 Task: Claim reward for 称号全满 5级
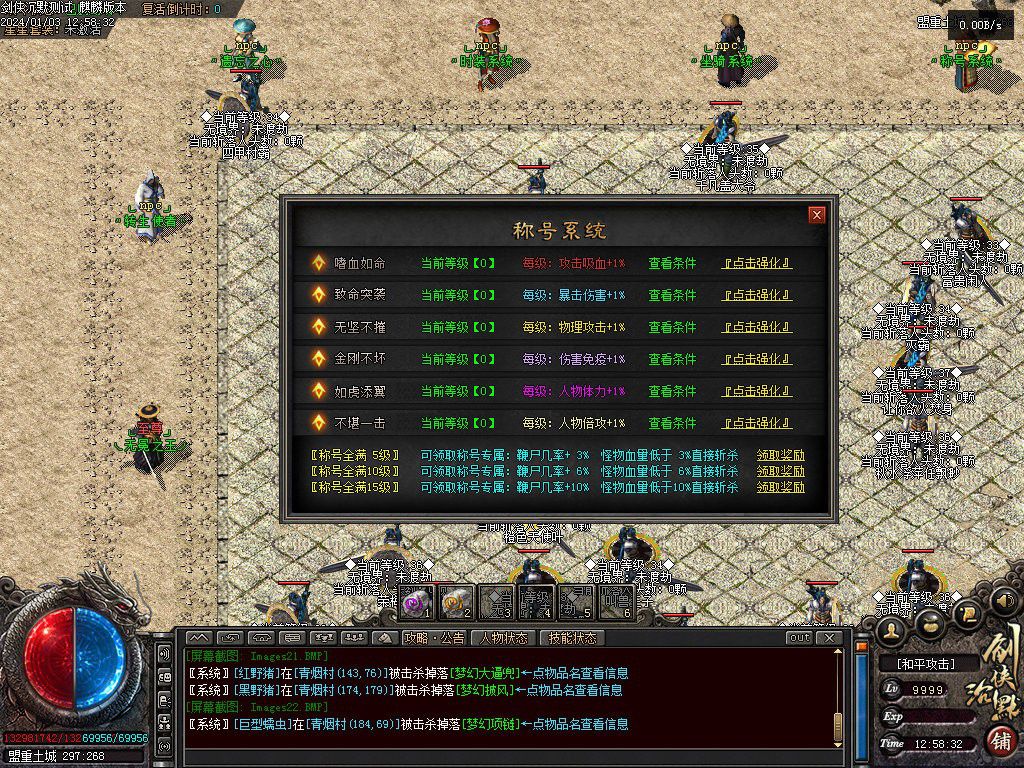point(780,455)
